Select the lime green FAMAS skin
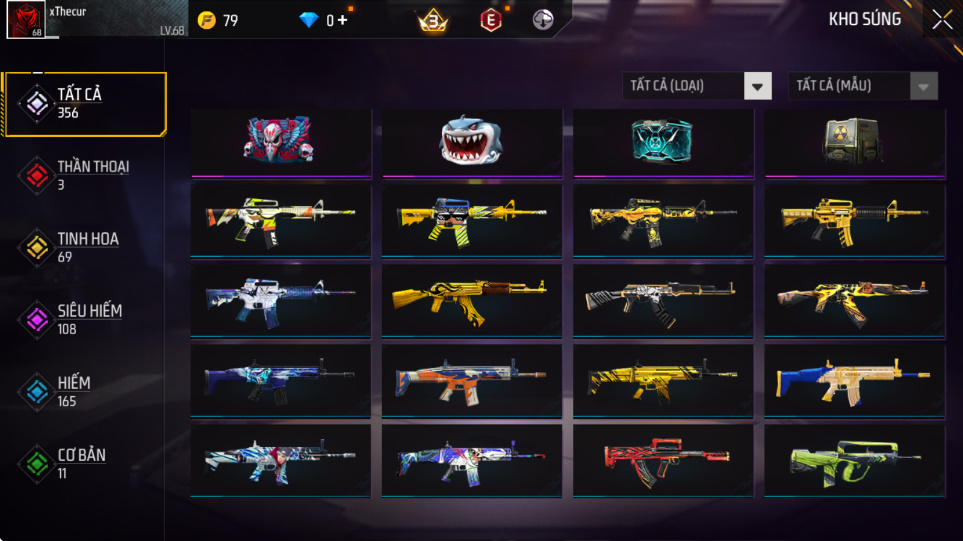The width and height of the screenshot is (963, 541). pos(853,459)
